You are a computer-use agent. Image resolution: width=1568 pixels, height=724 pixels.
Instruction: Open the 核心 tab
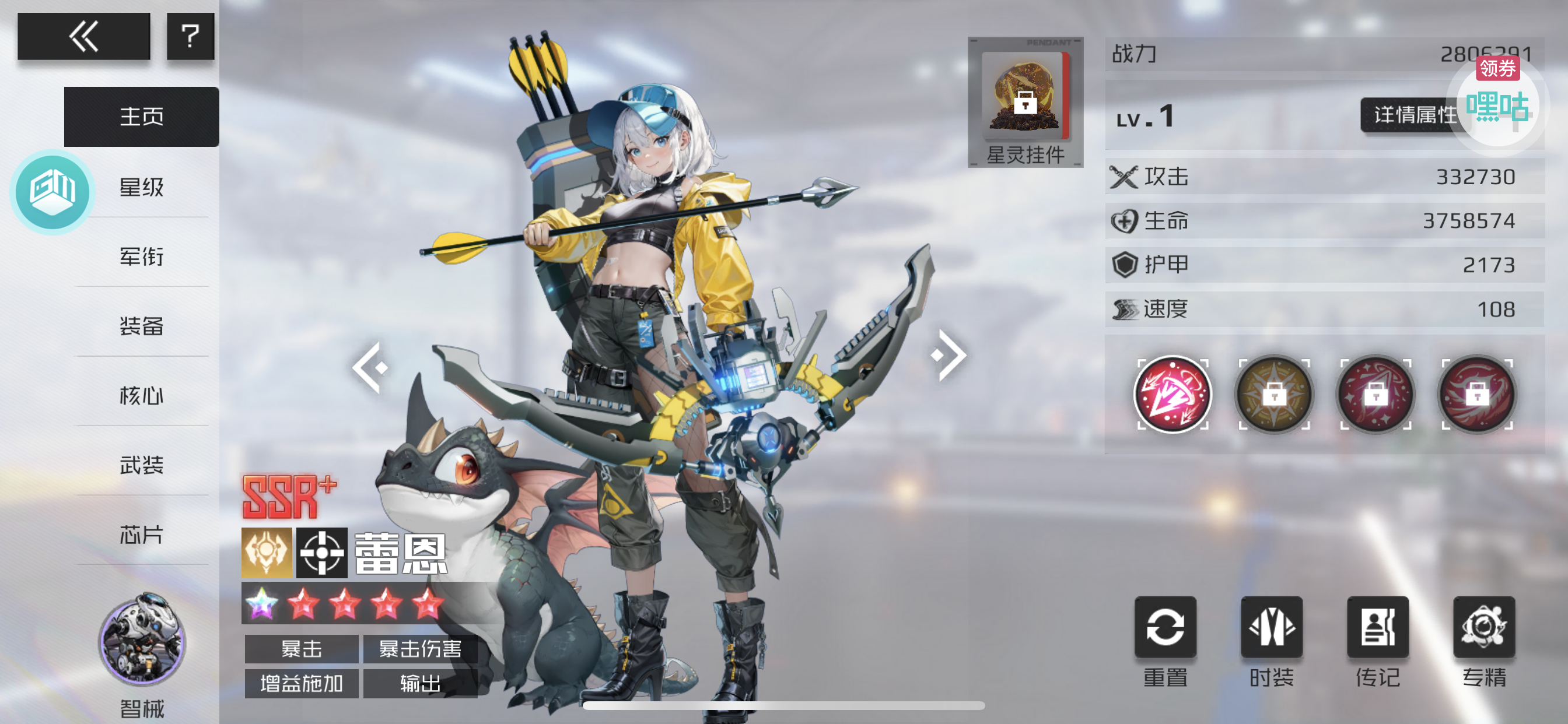(141, 395)
